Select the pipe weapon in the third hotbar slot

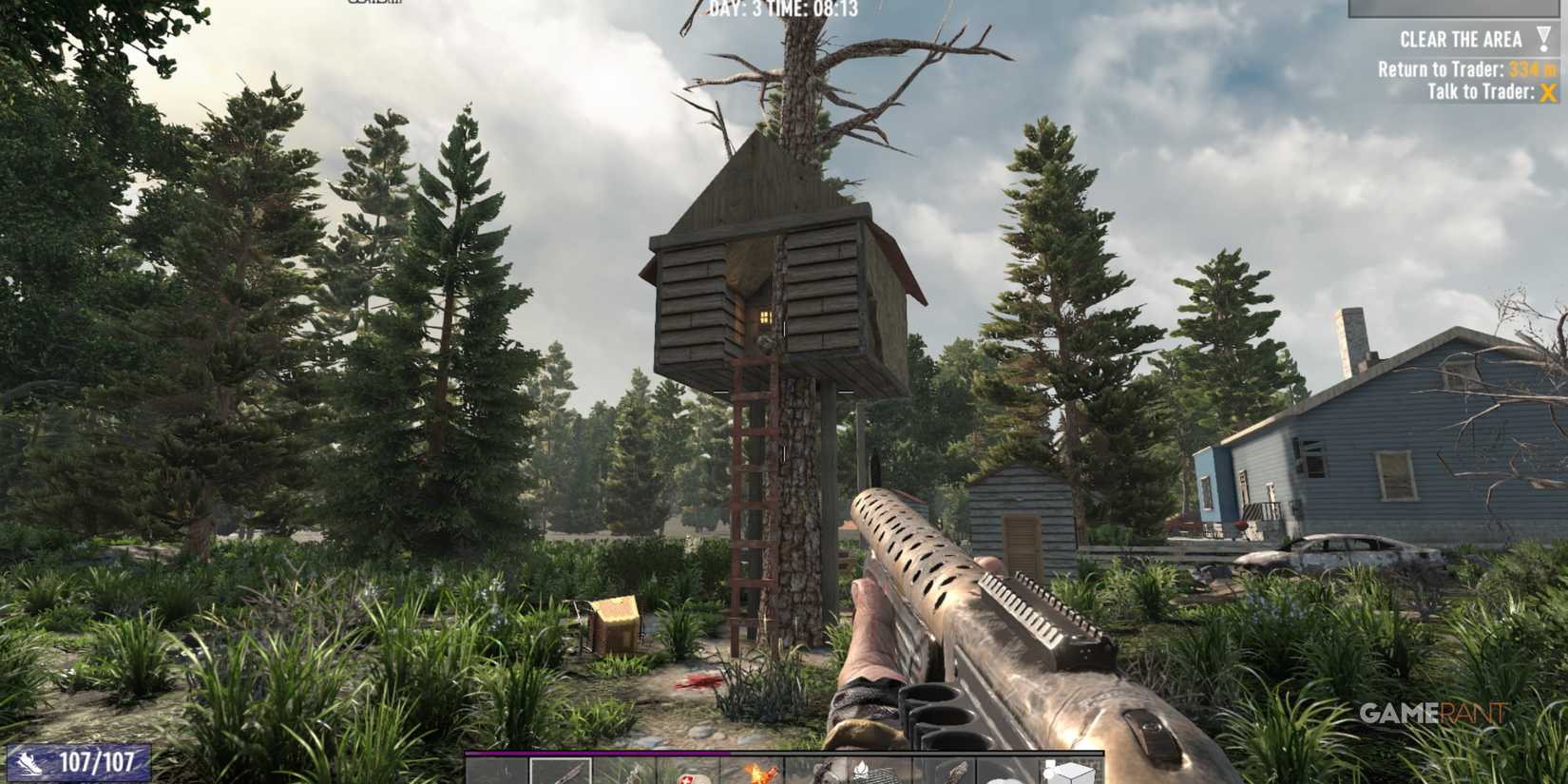click(624, 770)
